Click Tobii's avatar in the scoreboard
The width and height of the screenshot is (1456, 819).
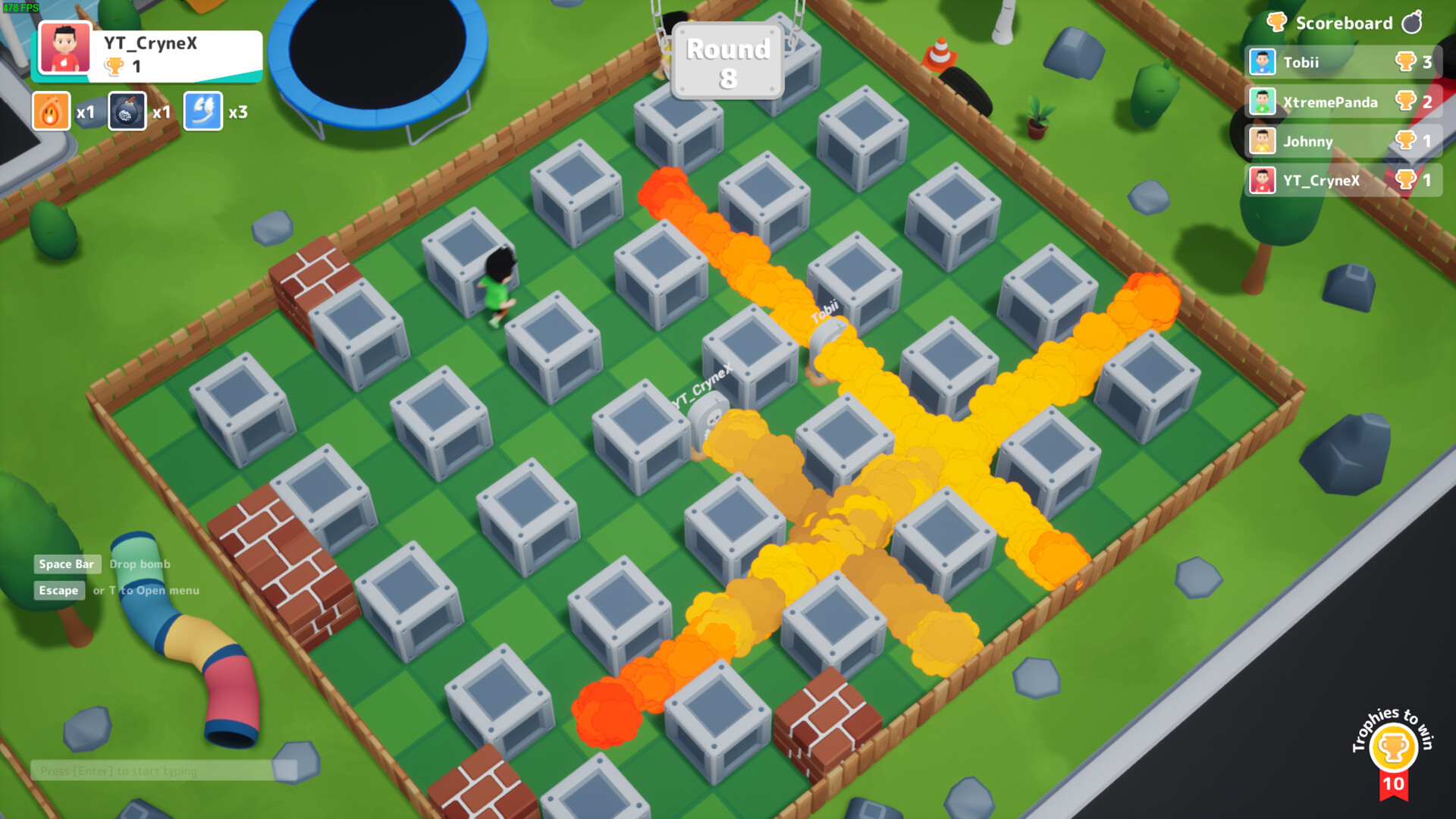(x=1261, y=62)
